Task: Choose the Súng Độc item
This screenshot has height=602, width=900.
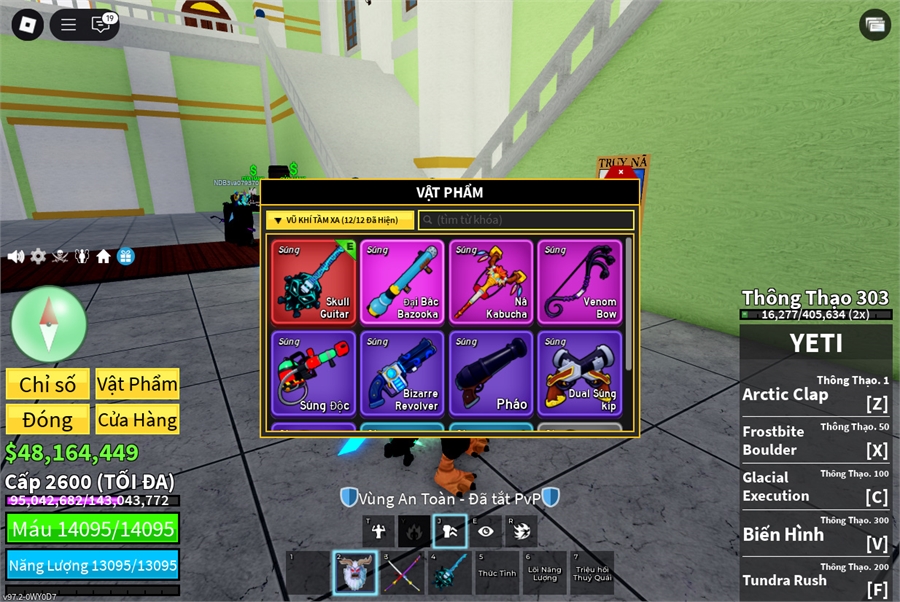Action: (x=314, y=373)
